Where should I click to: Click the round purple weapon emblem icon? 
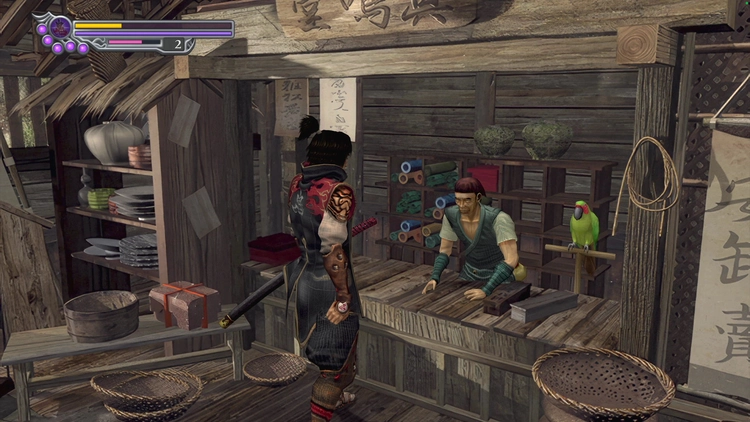point(60,27)
